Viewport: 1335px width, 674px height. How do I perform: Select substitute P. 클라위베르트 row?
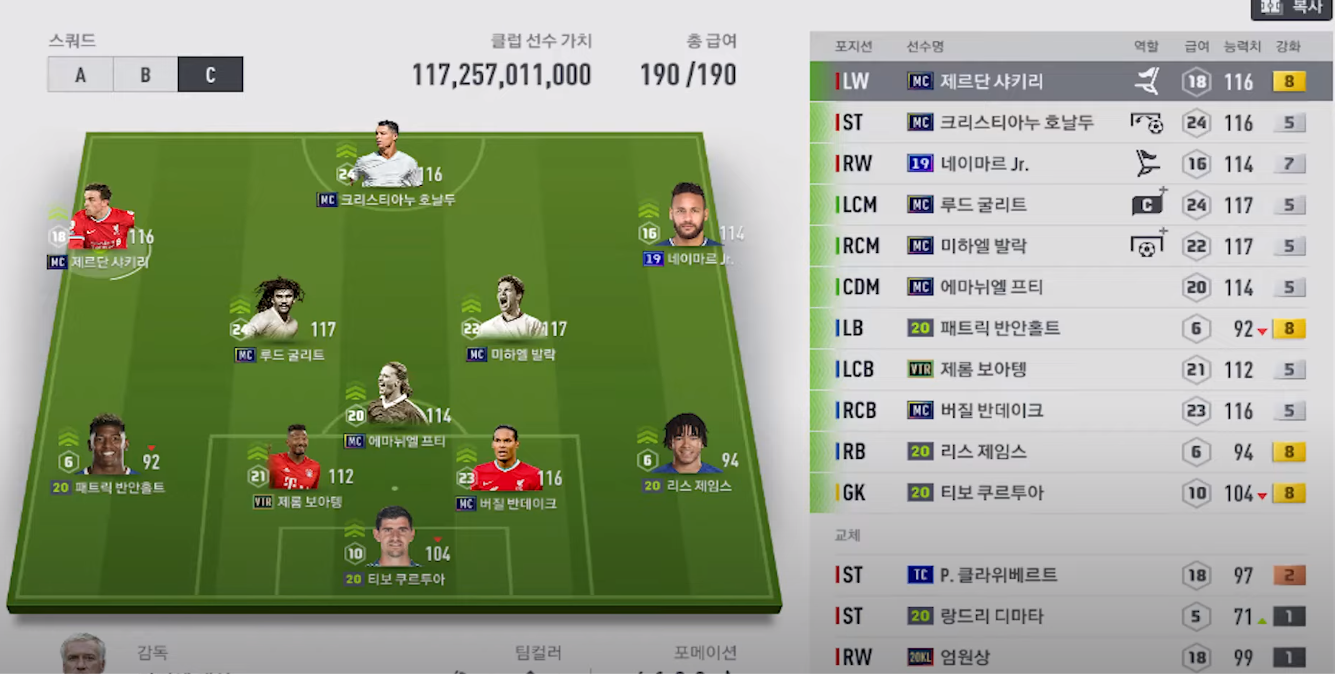click(1070, 575)
